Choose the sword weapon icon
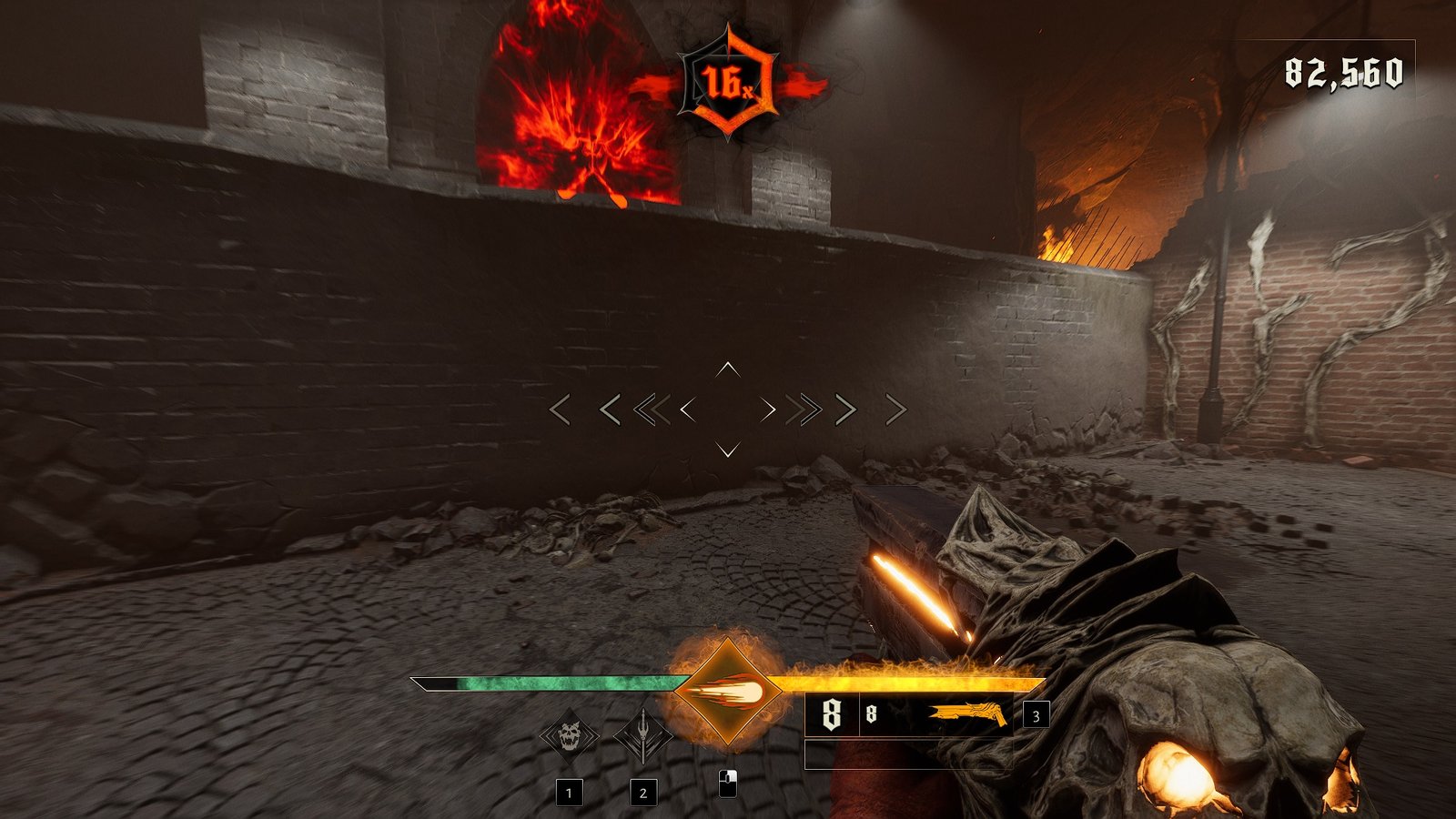 pos(642,735)
